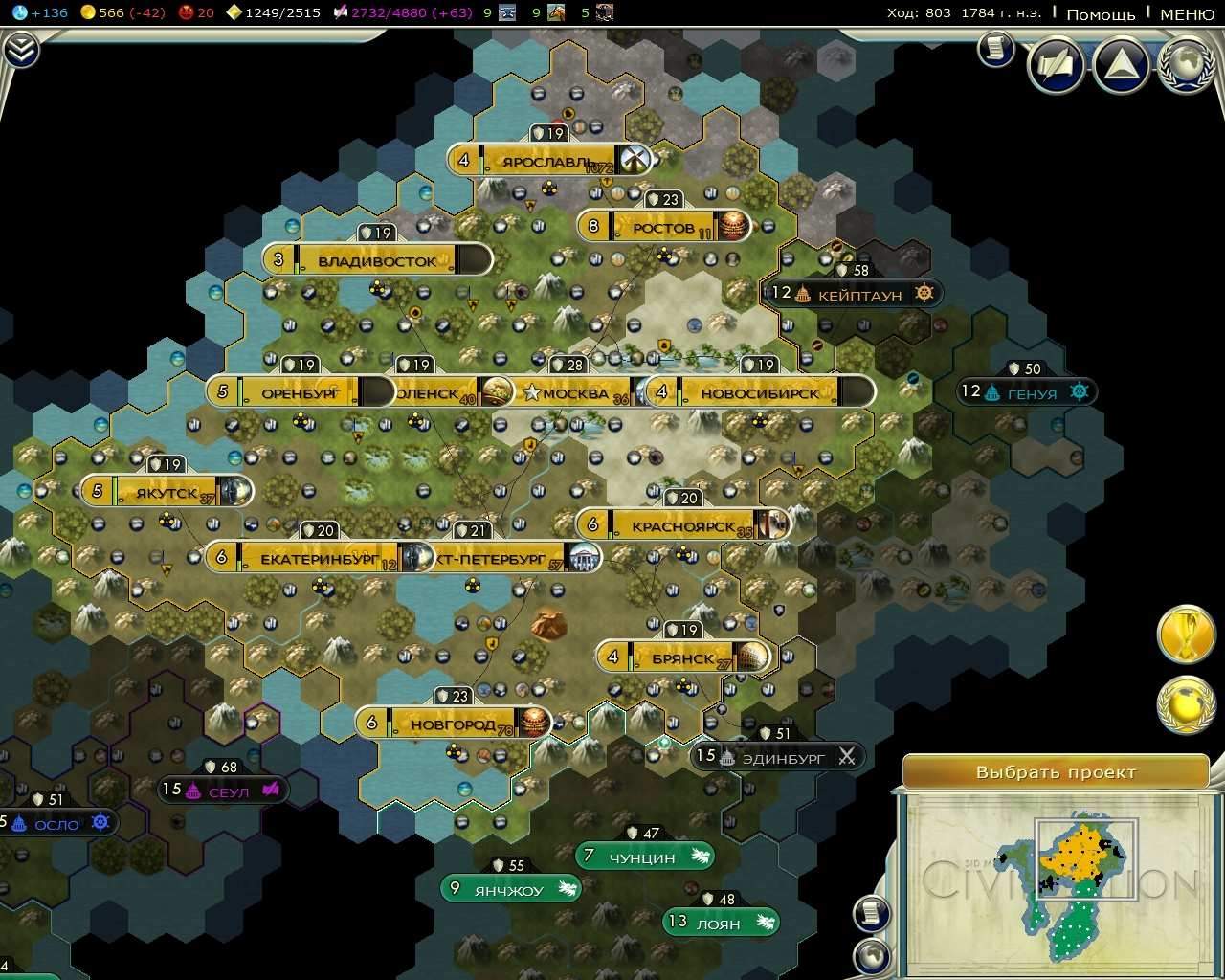
Task: Select the Москва capital city banner
Action: tap(574, 391)
